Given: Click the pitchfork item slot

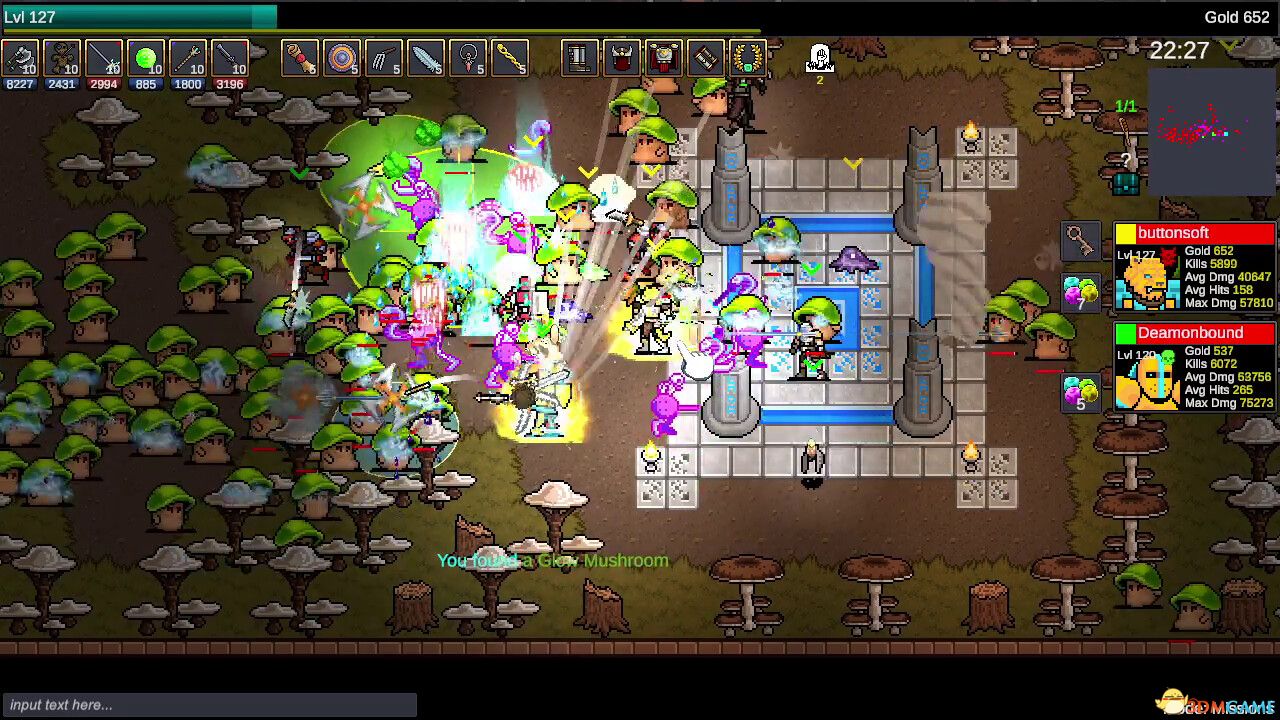Looking at the screenshot, I should click(x=384, y=58).
